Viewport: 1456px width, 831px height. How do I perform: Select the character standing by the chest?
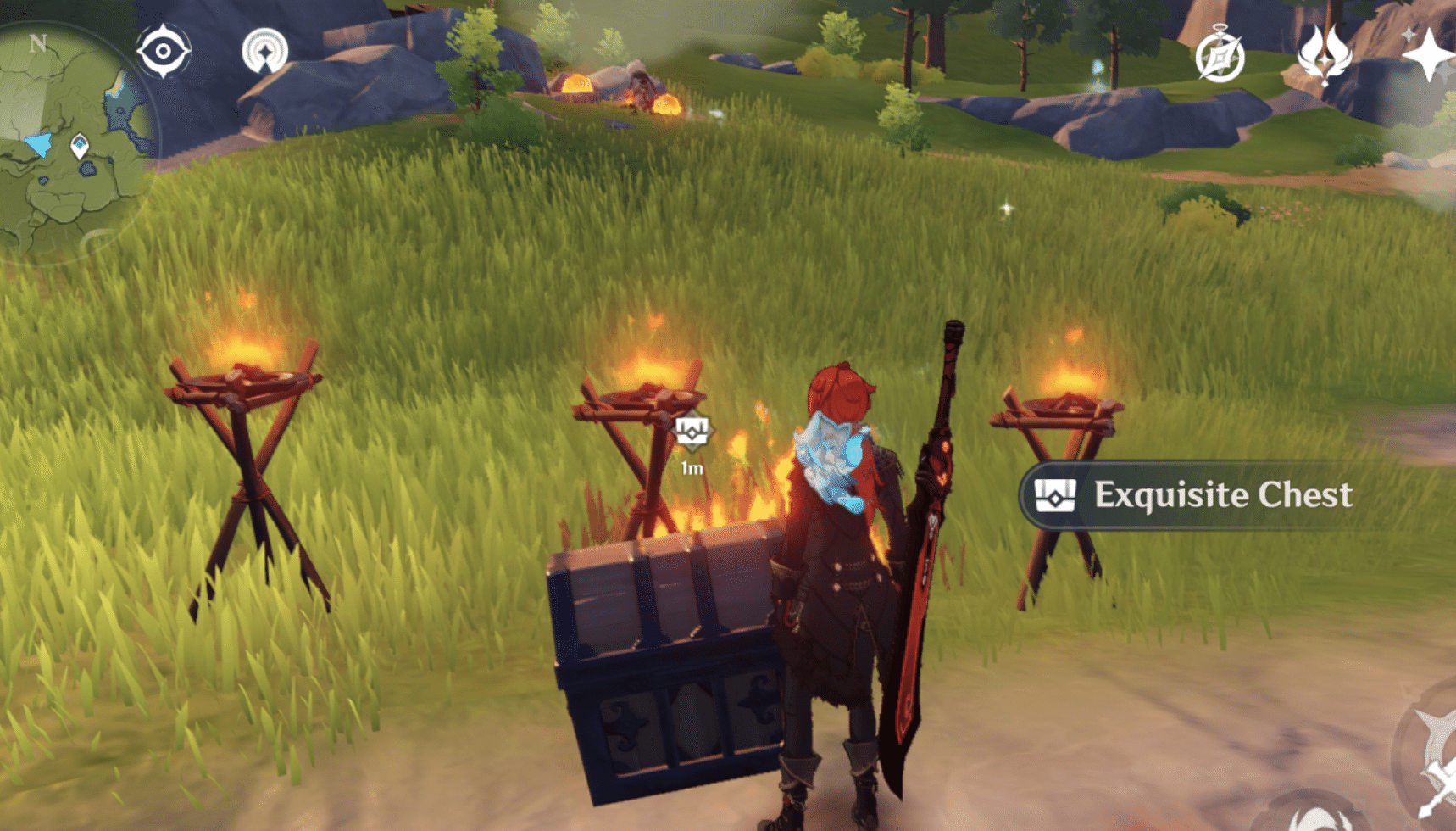839,551
